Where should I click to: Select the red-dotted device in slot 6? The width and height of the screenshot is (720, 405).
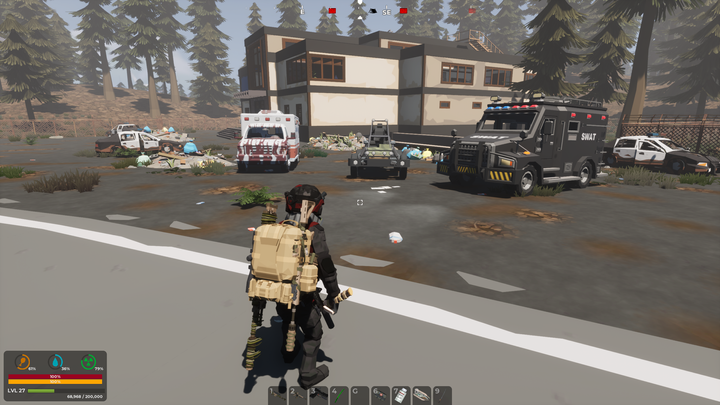[x=380, y=395]
